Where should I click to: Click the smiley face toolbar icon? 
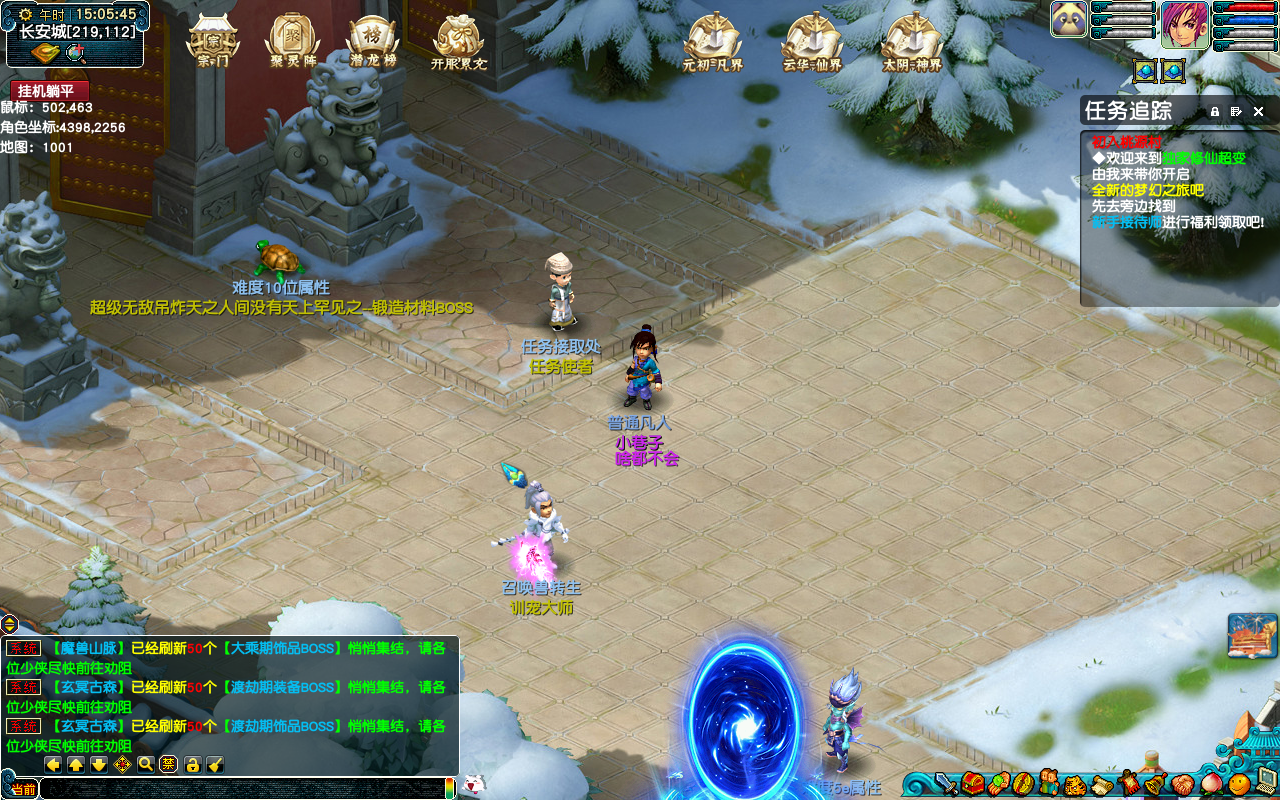tap(1239, 784)
